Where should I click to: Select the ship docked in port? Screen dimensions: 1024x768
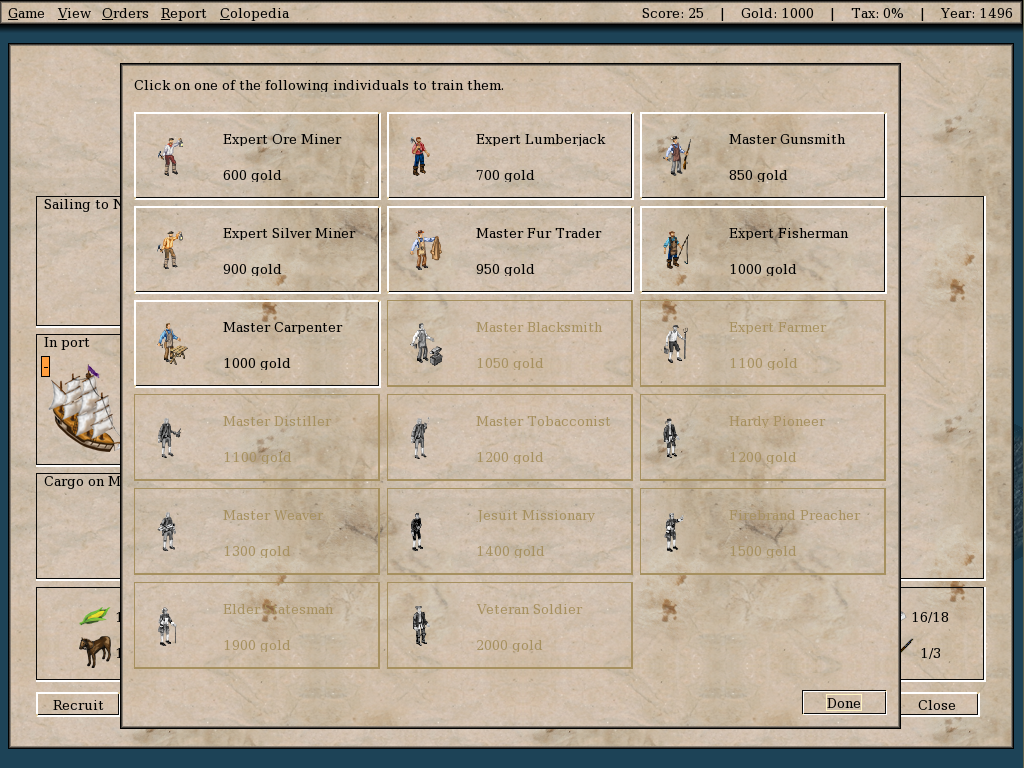(84, 410)
